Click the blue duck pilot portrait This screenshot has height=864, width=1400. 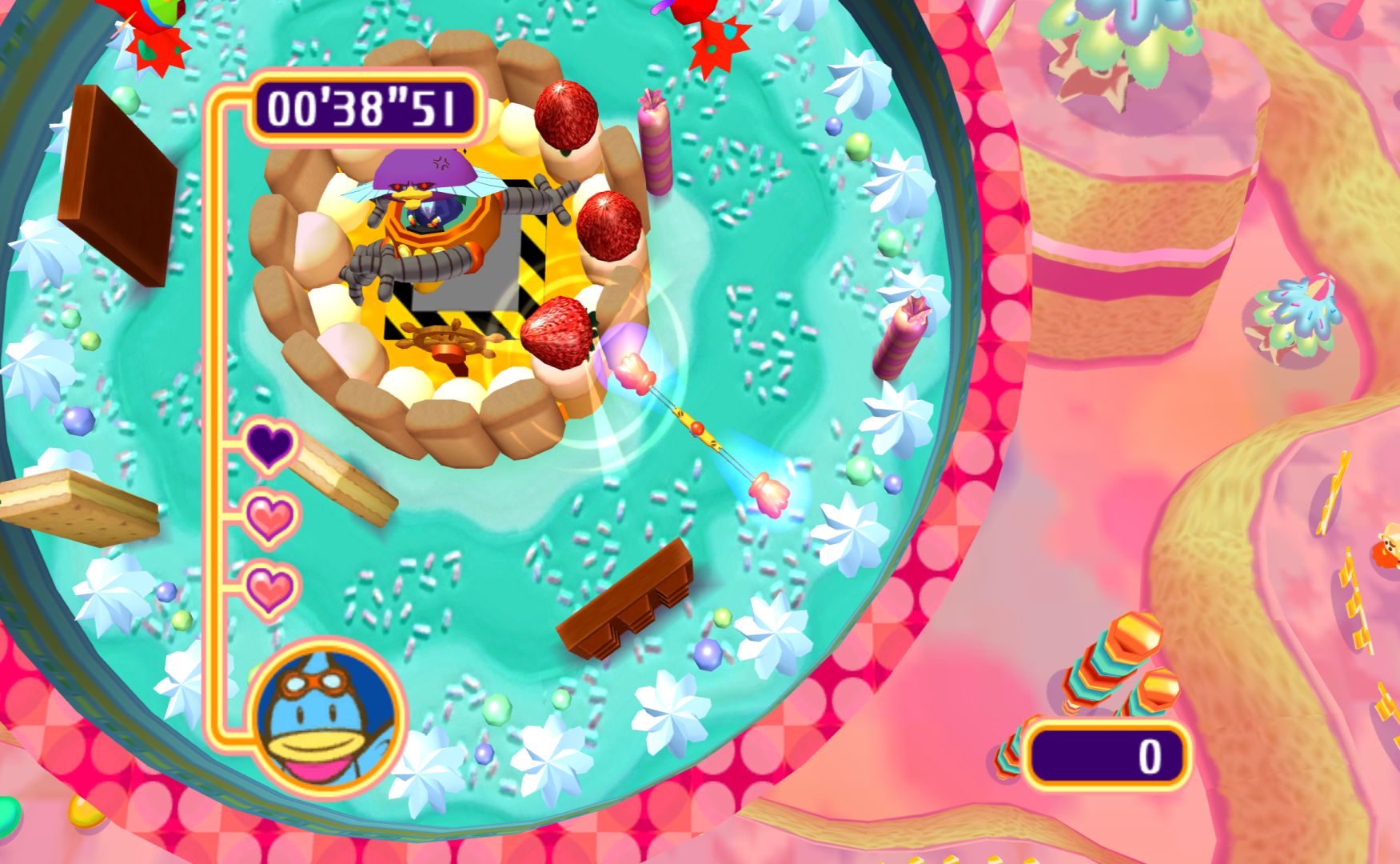[327, 717]
